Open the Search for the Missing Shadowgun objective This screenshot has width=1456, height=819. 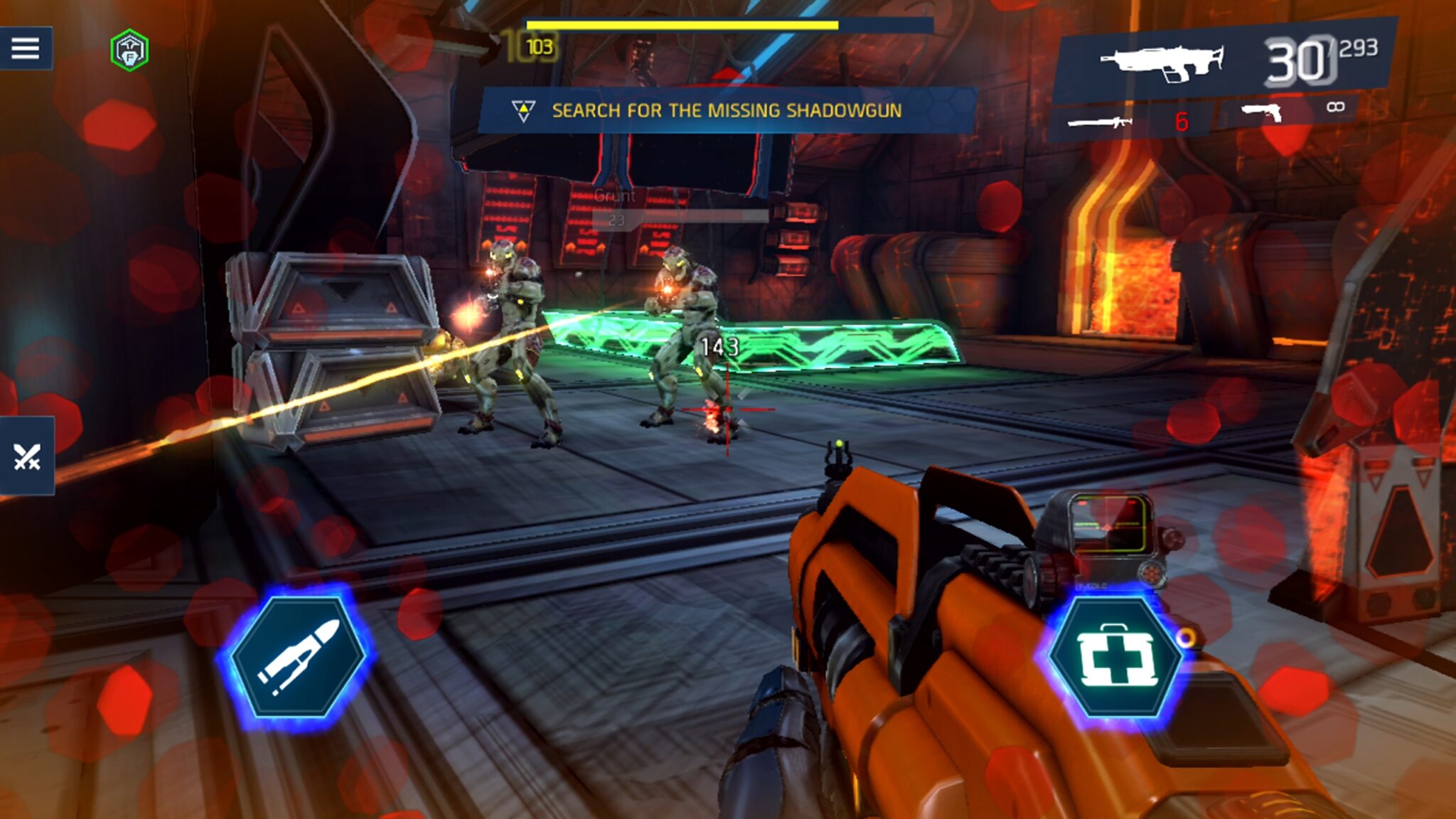point(725,111)
